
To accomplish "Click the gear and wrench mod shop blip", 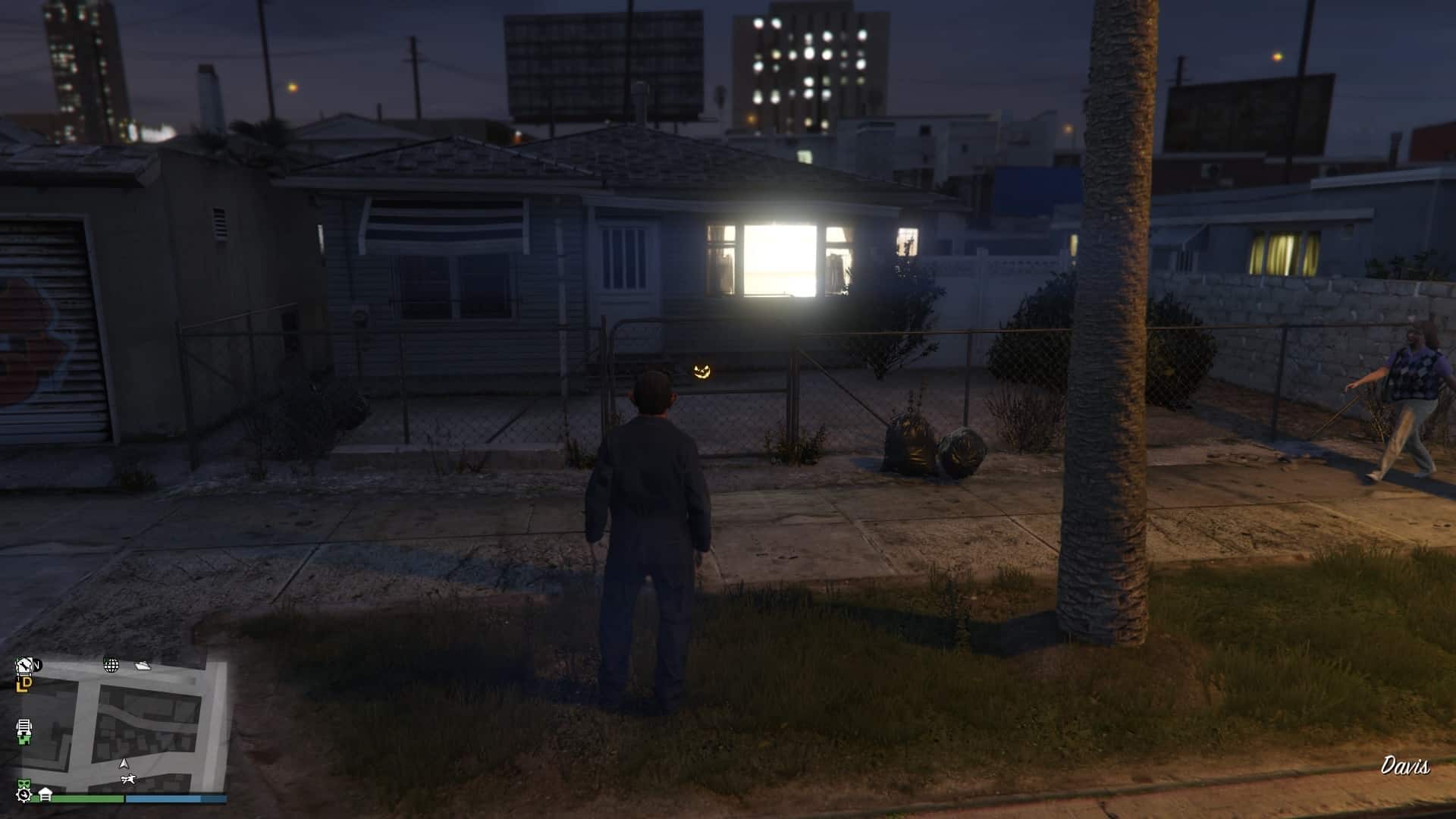I will coord(24,794).
